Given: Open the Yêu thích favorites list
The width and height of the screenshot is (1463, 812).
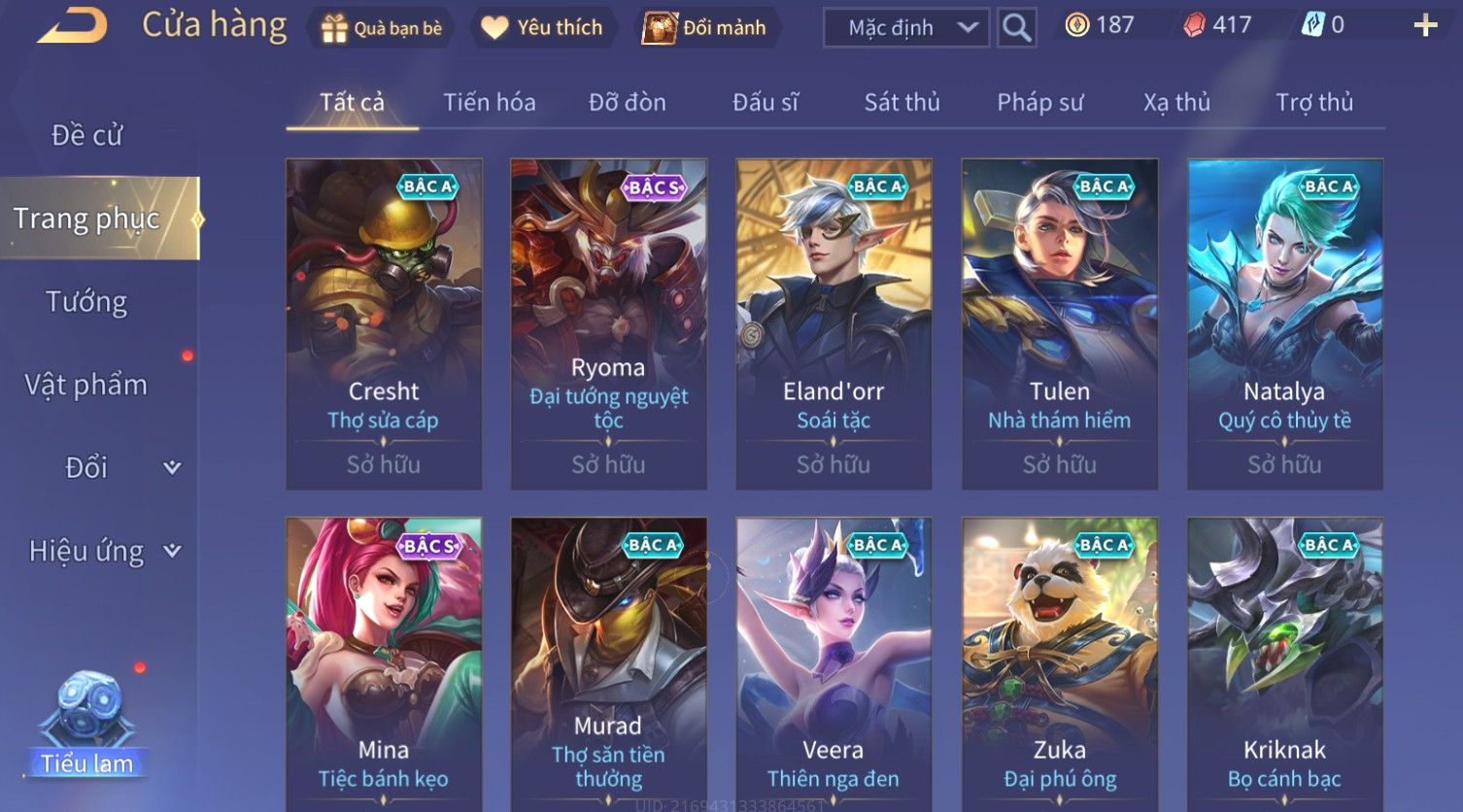Looking at the screenshot, I should (x=542, y=28).
